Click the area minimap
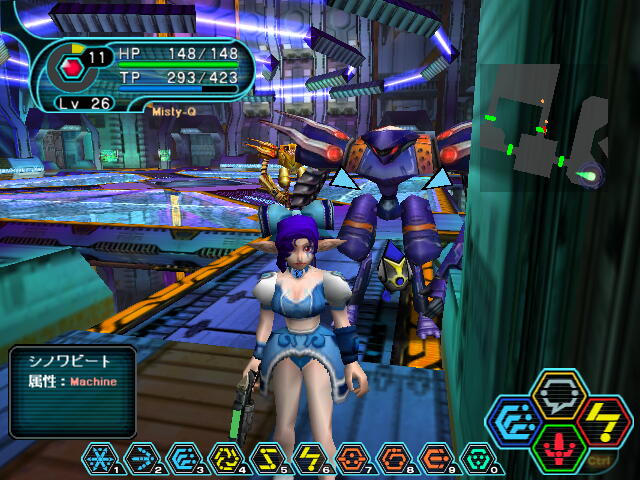This screenshot has width=640, height=480. click(545, 130)
